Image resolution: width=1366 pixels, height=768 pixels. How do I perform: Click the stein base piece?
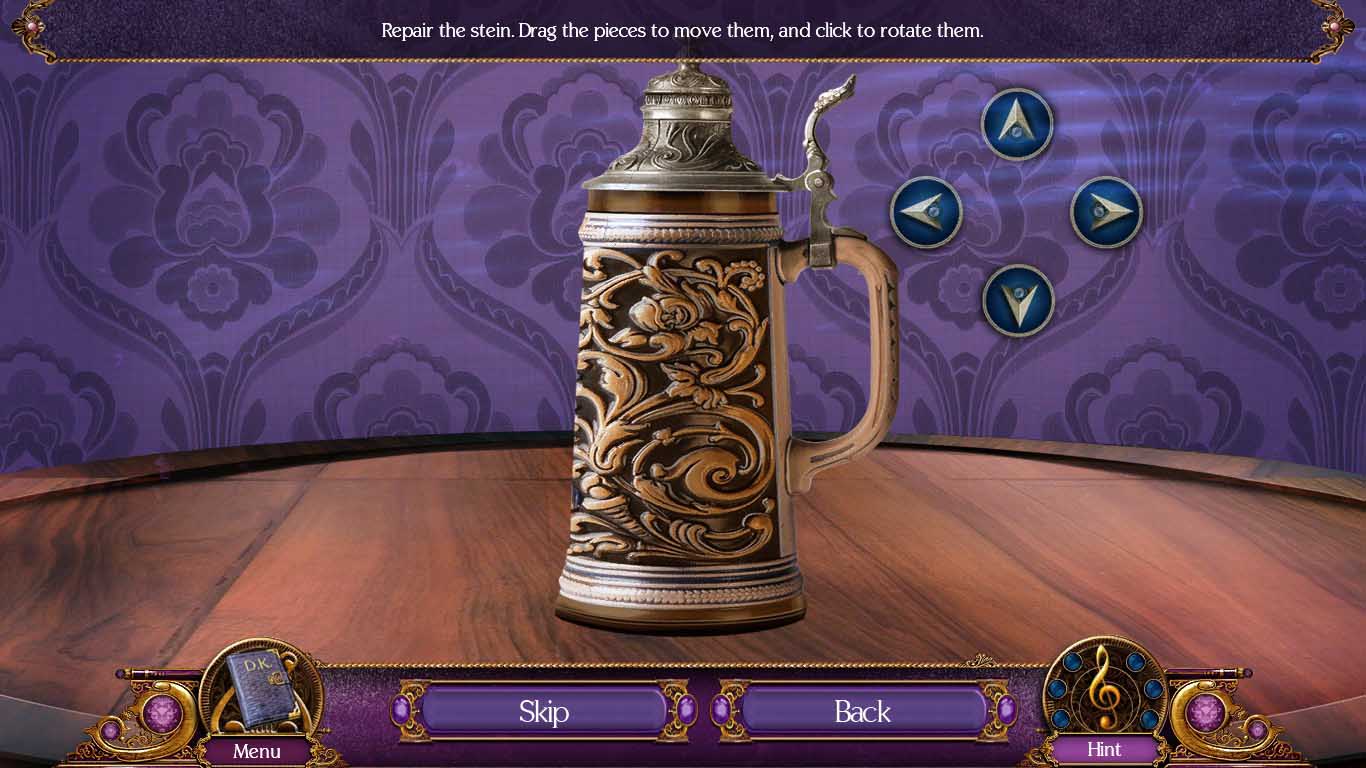click(x=683, y=595)
